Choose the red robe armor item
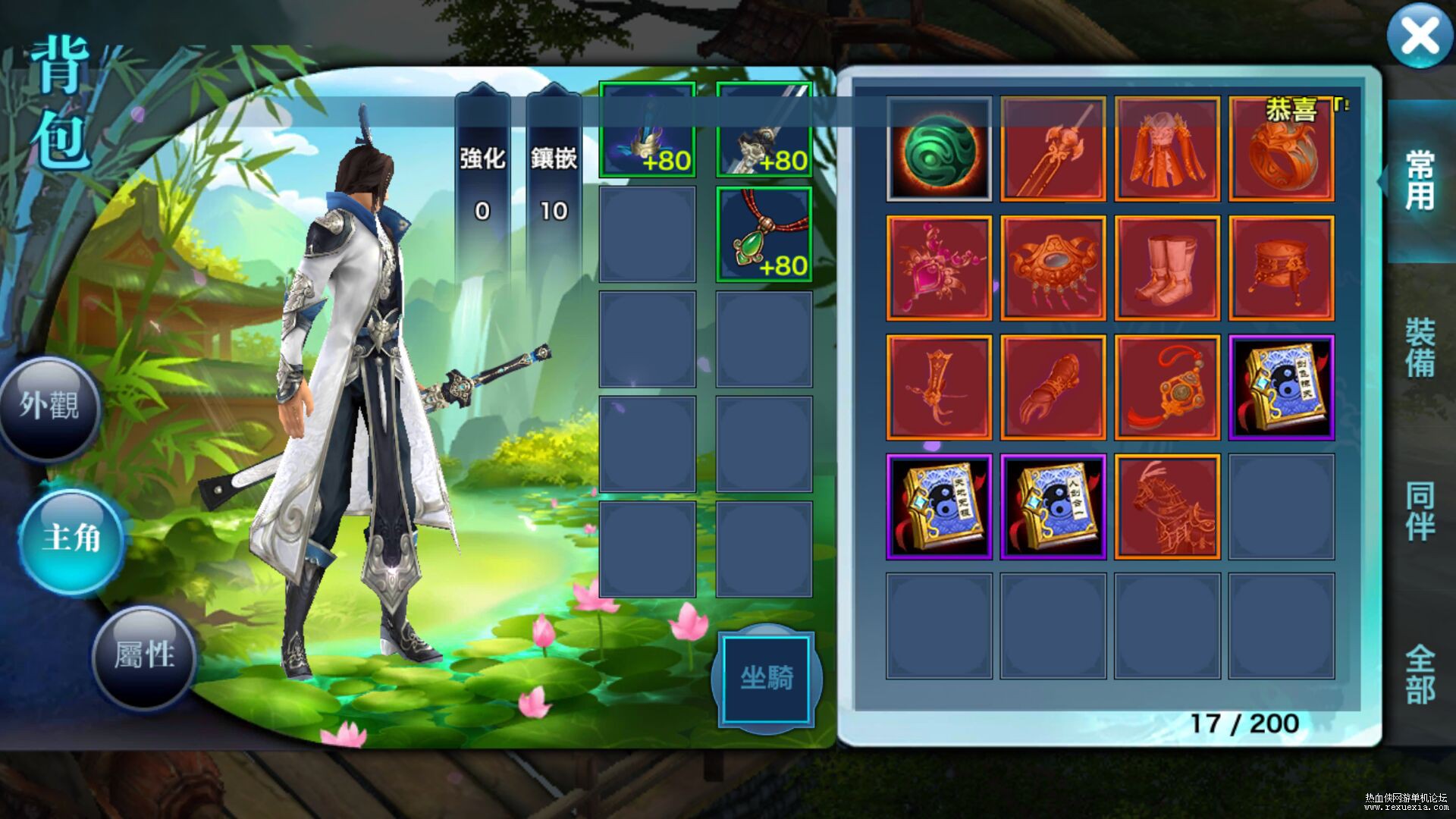 pos(1167,149)
